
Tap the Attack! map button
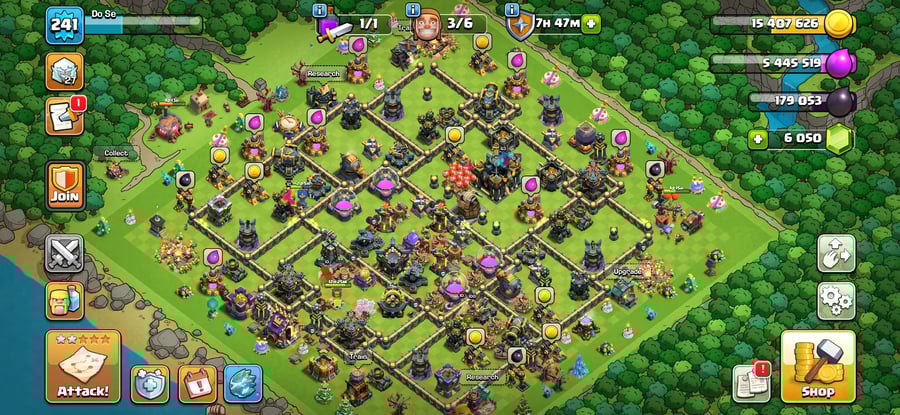click(x=83, y=366)
